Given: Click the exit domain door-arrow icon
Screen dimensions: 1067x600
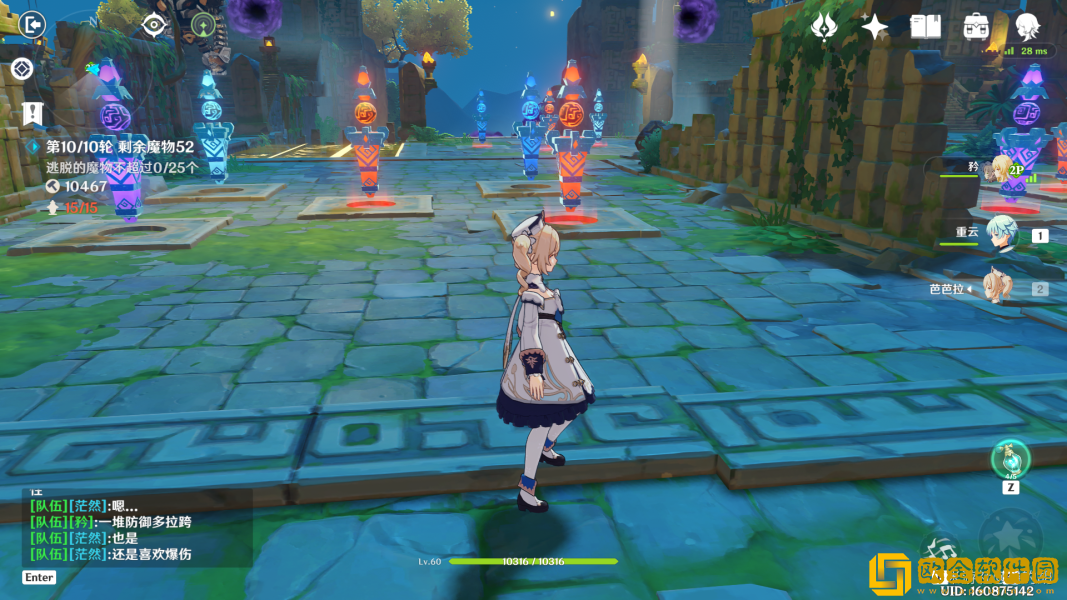Looking at the screenshot, I should pos(32,24).
